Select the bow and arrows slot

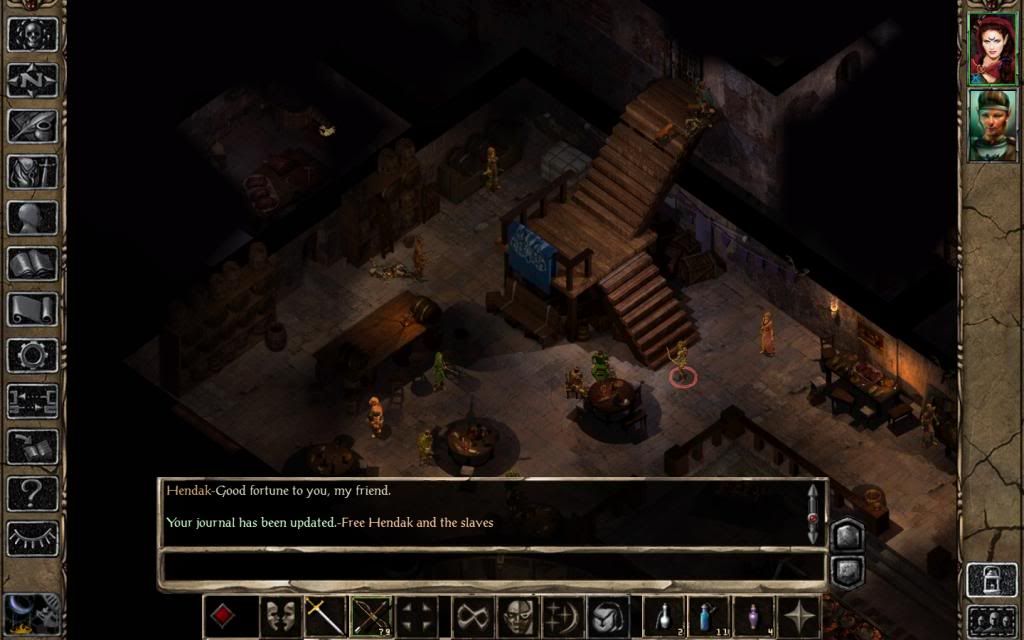pyautogui.click(x=370, y=616)
